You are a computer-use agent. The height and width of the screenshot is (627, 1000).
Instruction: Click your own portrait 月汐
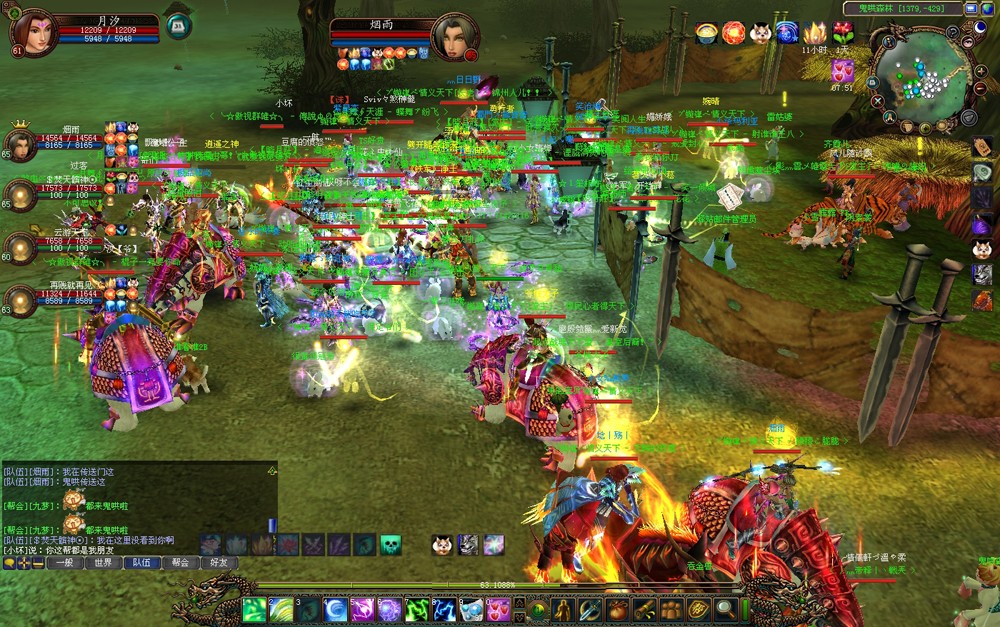click(x=33, y=32)
